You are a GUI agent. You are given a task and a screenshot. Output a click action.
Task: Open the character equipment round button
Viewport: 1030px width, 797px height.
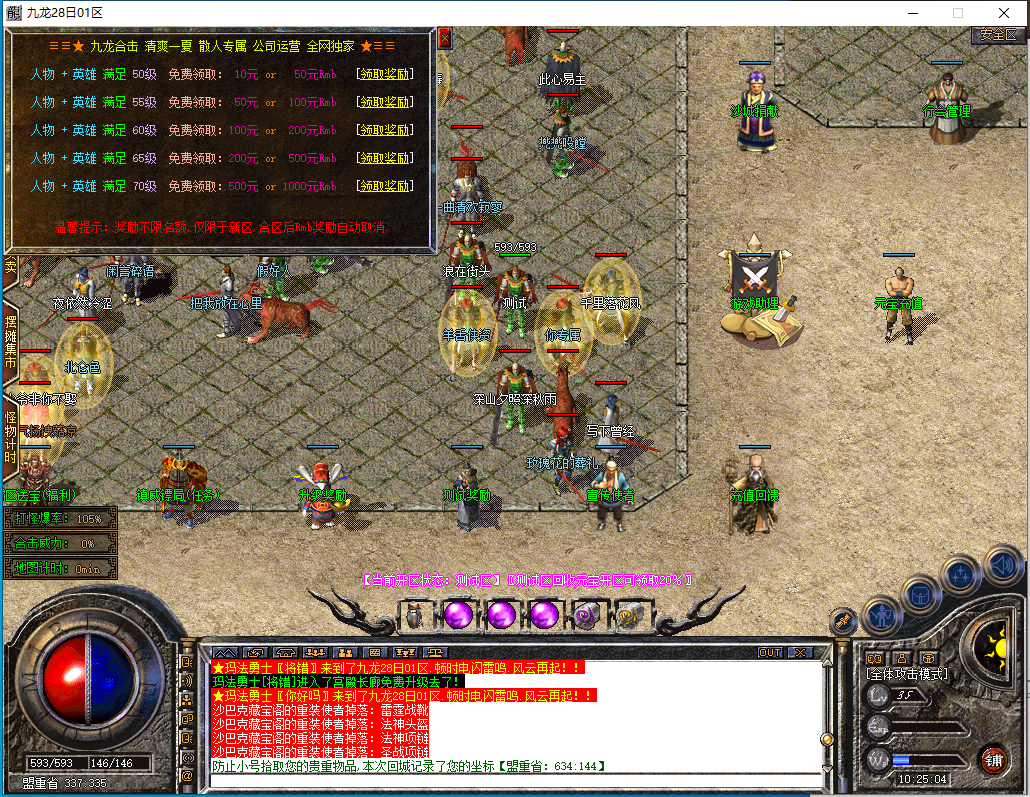click(x=882, y=613)
